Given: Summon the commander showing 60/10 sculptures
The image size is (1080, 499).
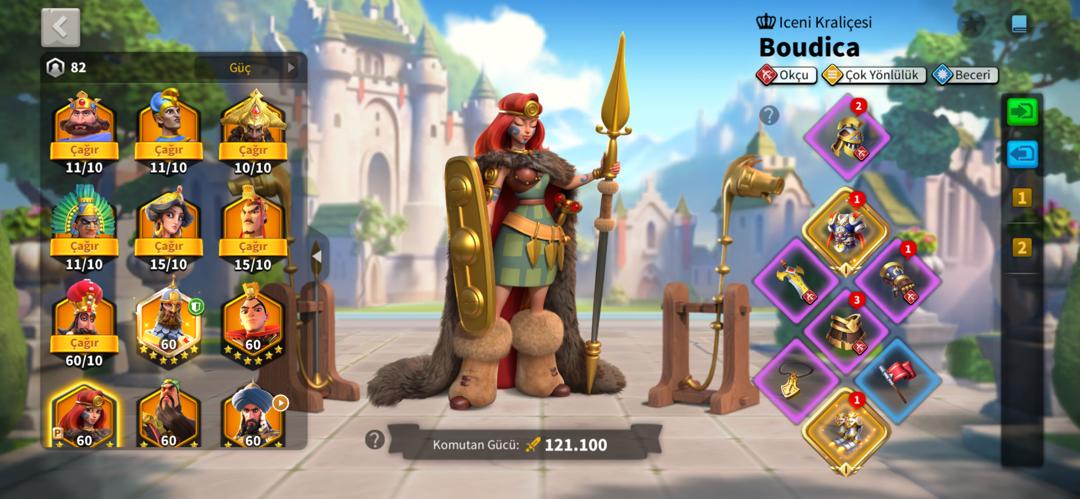Looking at the screenshot, I should 84,343.
